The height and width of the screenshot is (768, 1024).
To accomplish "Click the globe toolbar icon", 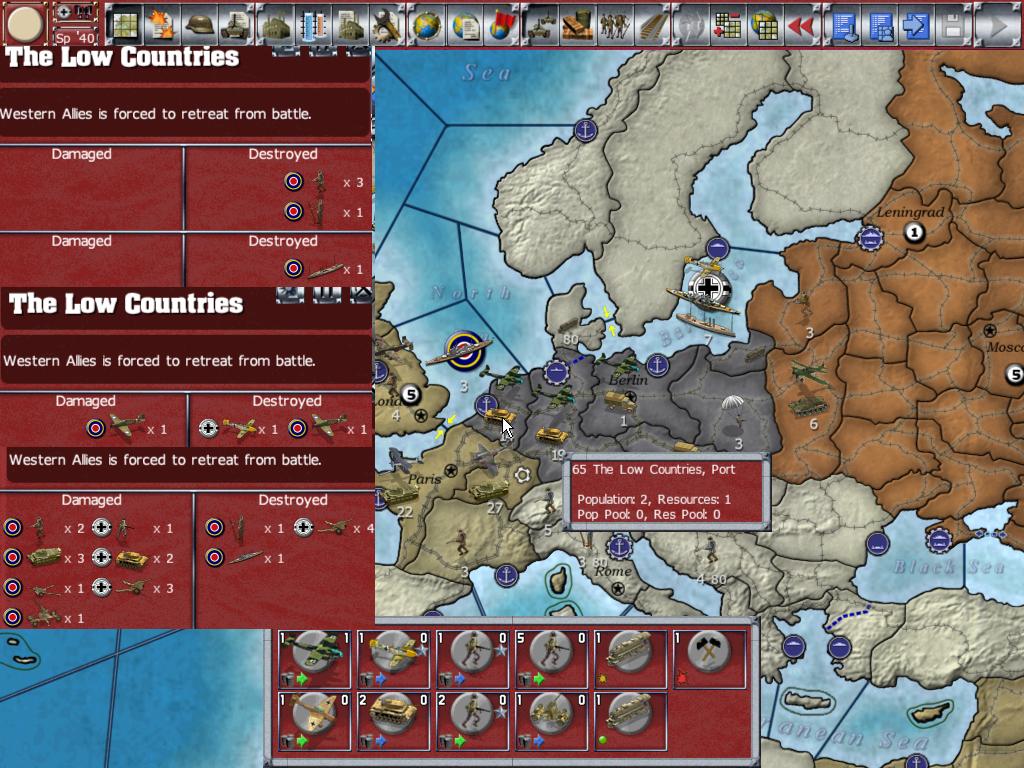I will point(427,25).
